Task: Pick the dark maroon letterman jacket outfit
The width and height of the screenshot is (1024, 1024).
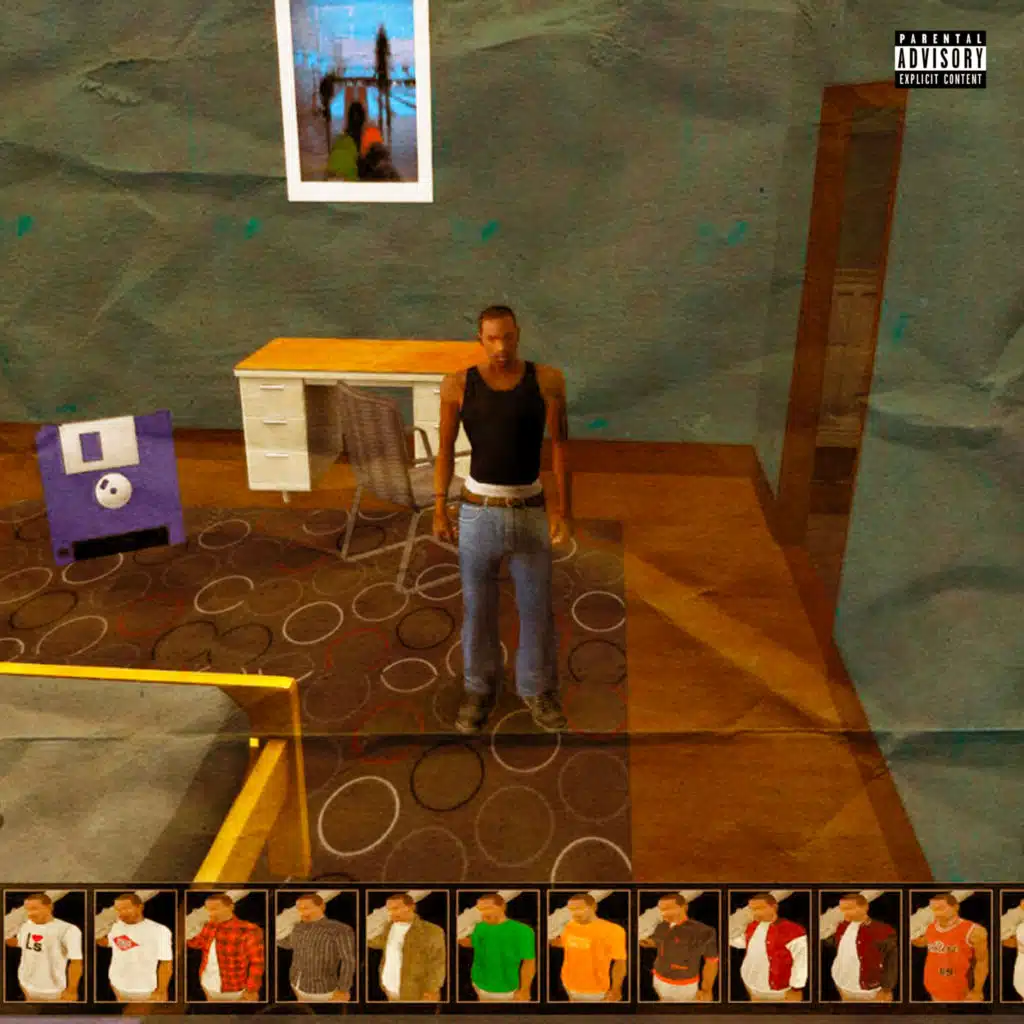Action: 860,945
